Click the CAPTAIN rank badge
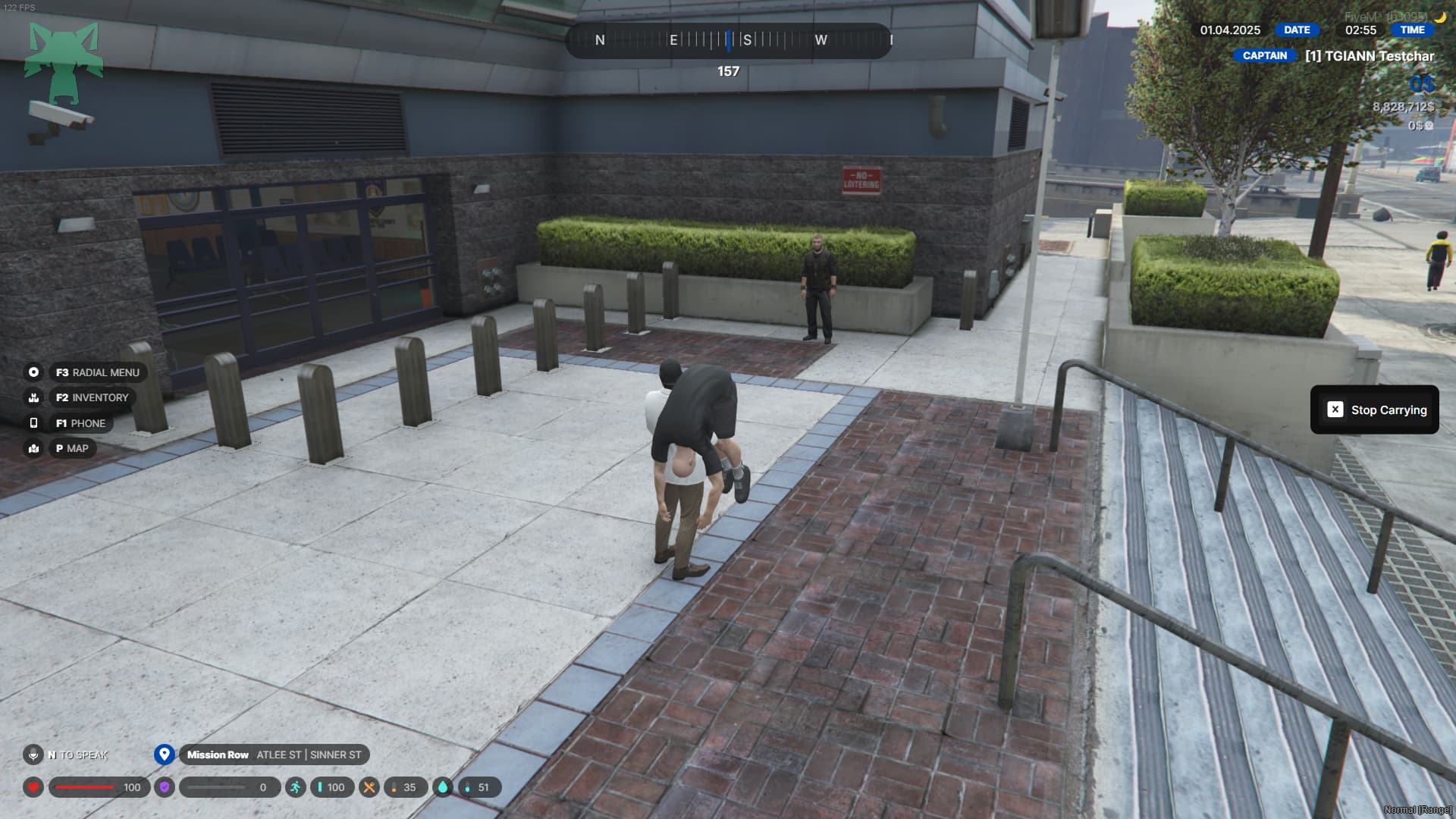The width and height of the screenshot is (1456, 819). [1263, 55]
